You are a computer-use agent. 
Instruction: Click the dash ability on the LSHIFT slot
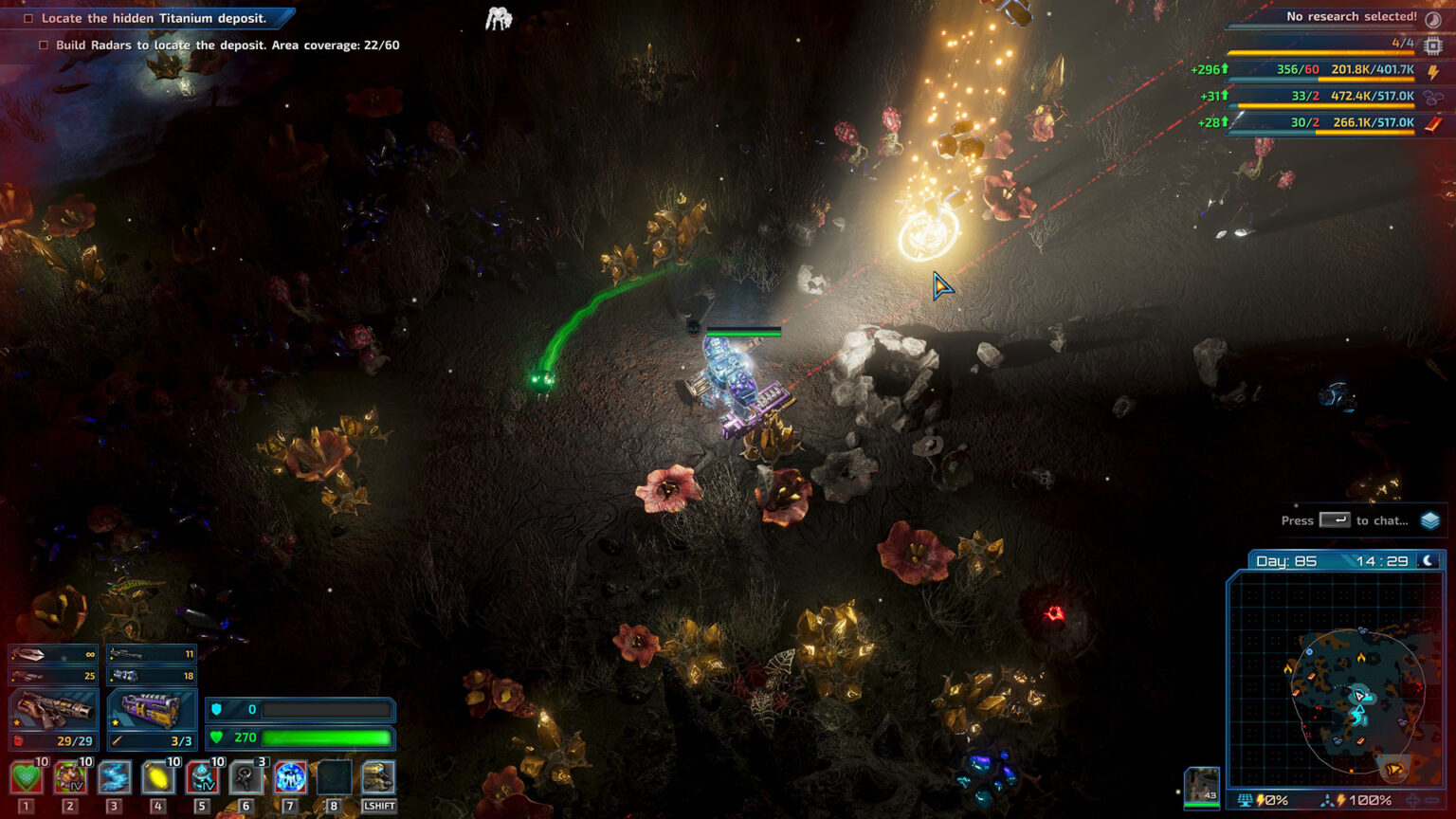click(x=379, y=778)
